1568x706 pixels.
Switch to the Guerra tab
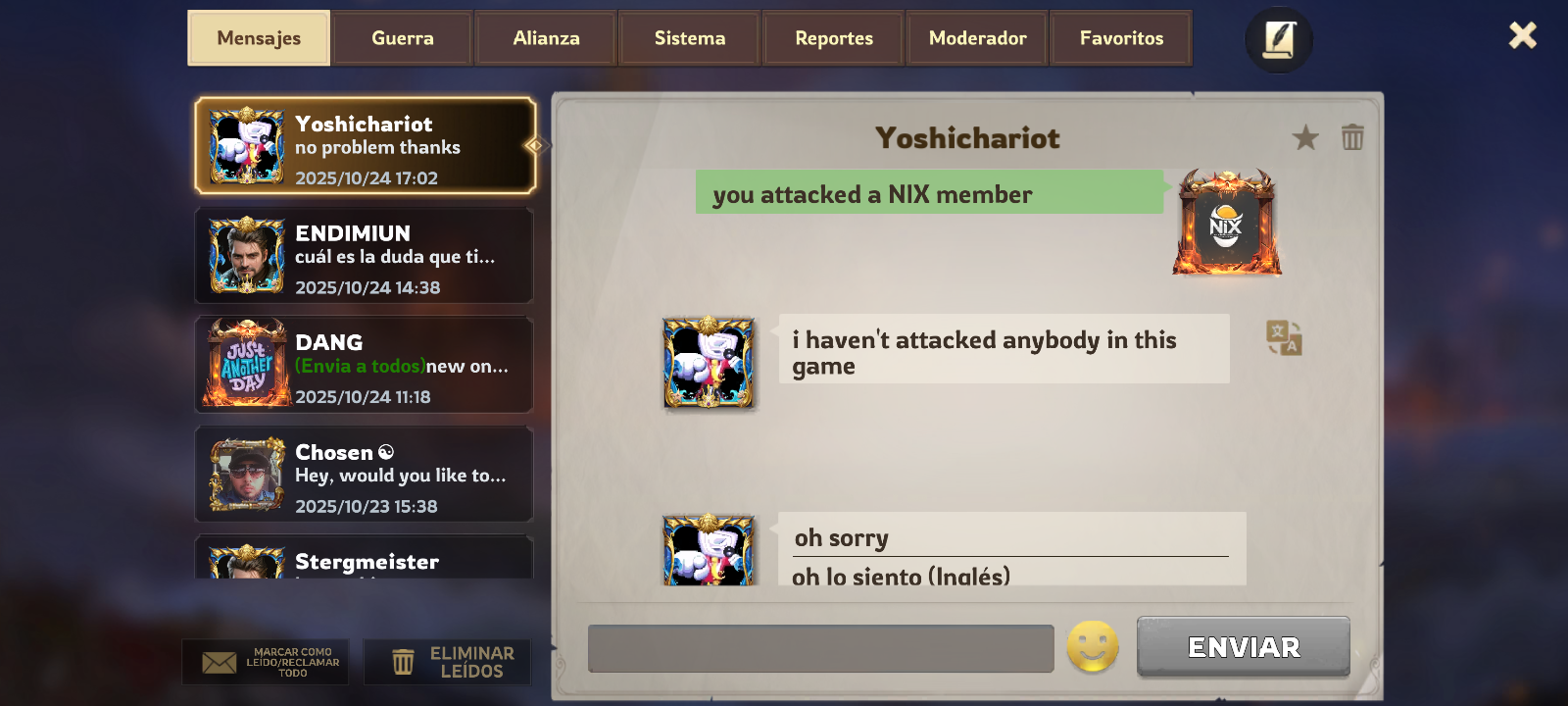point(402,38)
